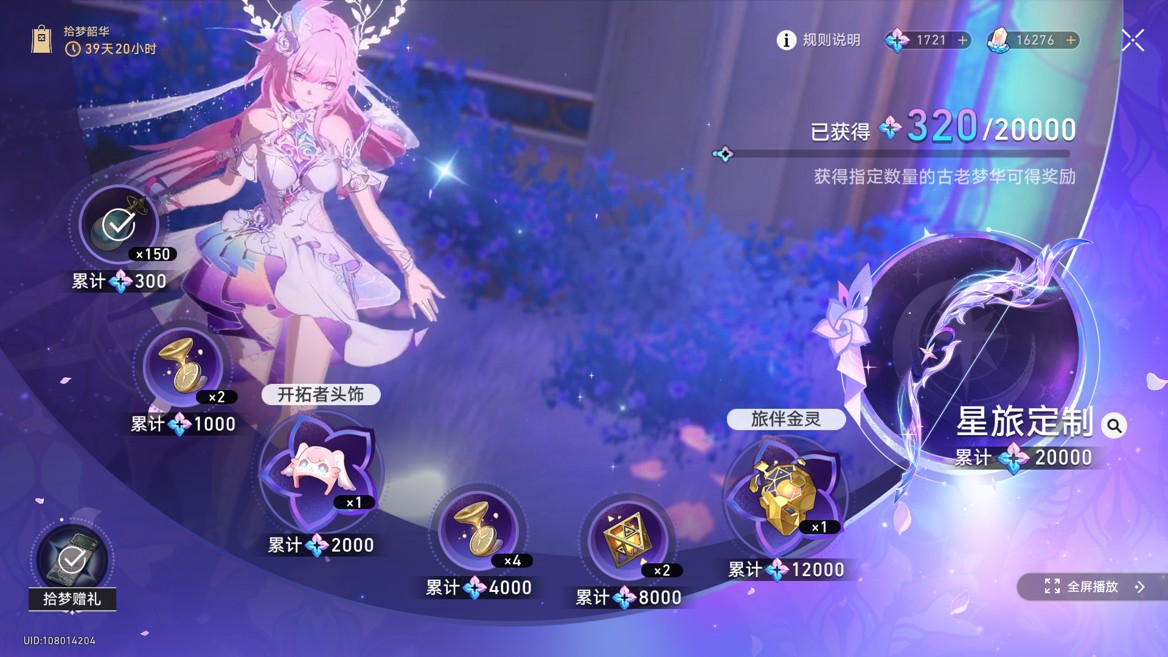Select the 4000 milestone golden pass reward
1168x657 pixels.
478,530
